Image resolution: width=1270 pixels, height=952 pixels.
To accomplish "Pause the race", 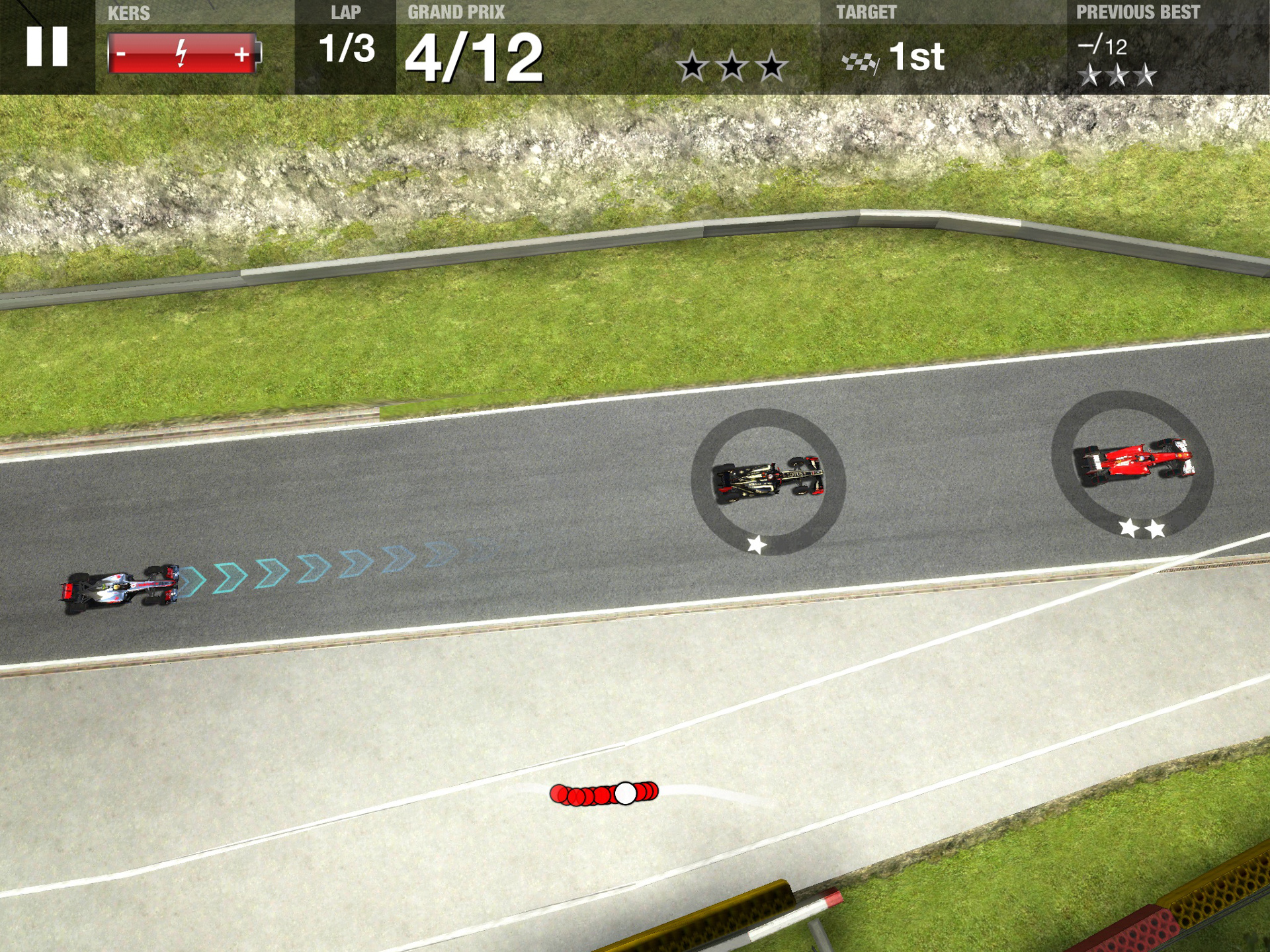I will click(47, 46).
